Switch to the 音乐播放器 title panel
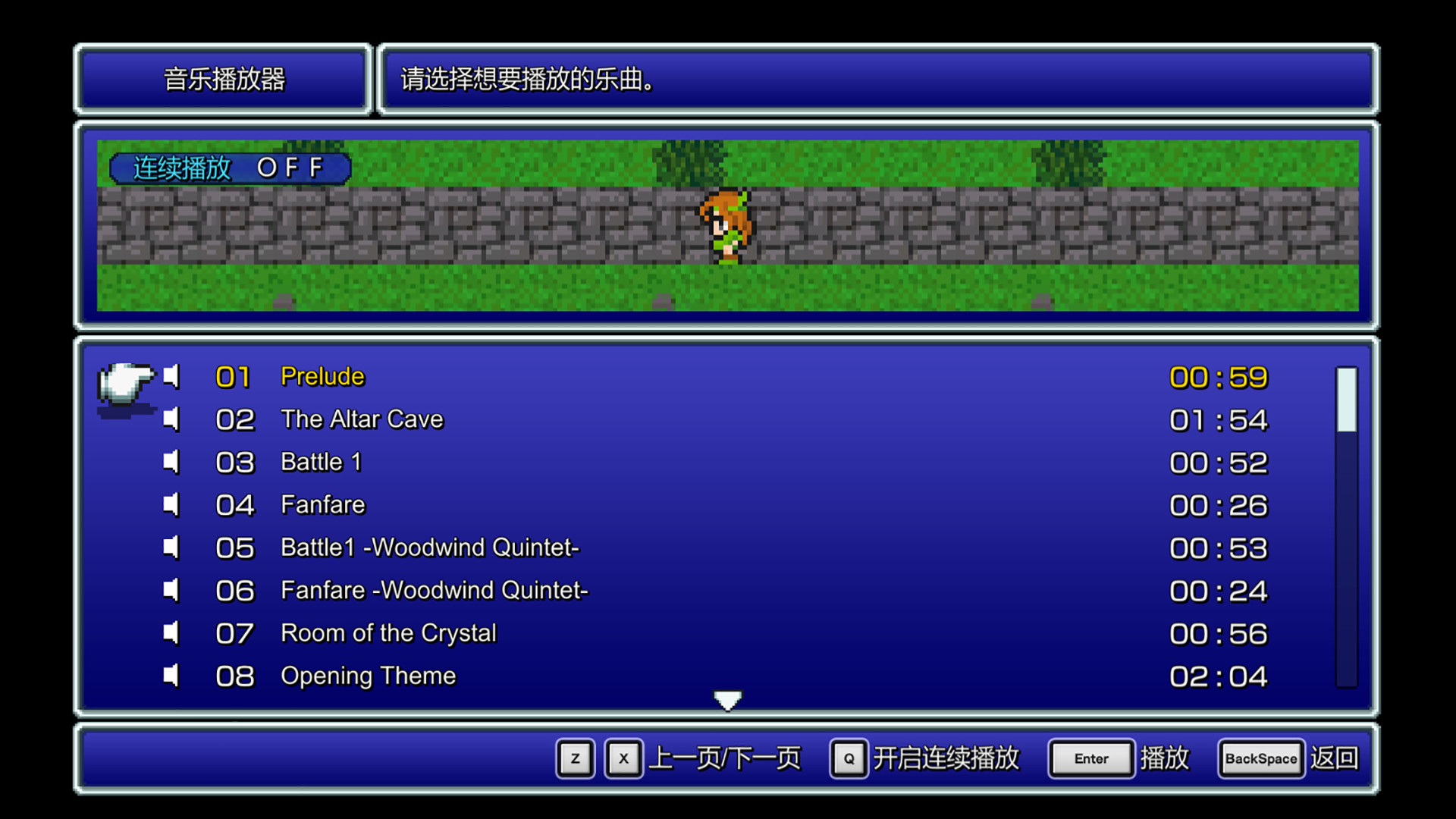This screenshot has width=1456, height=819. click(223, 79)
